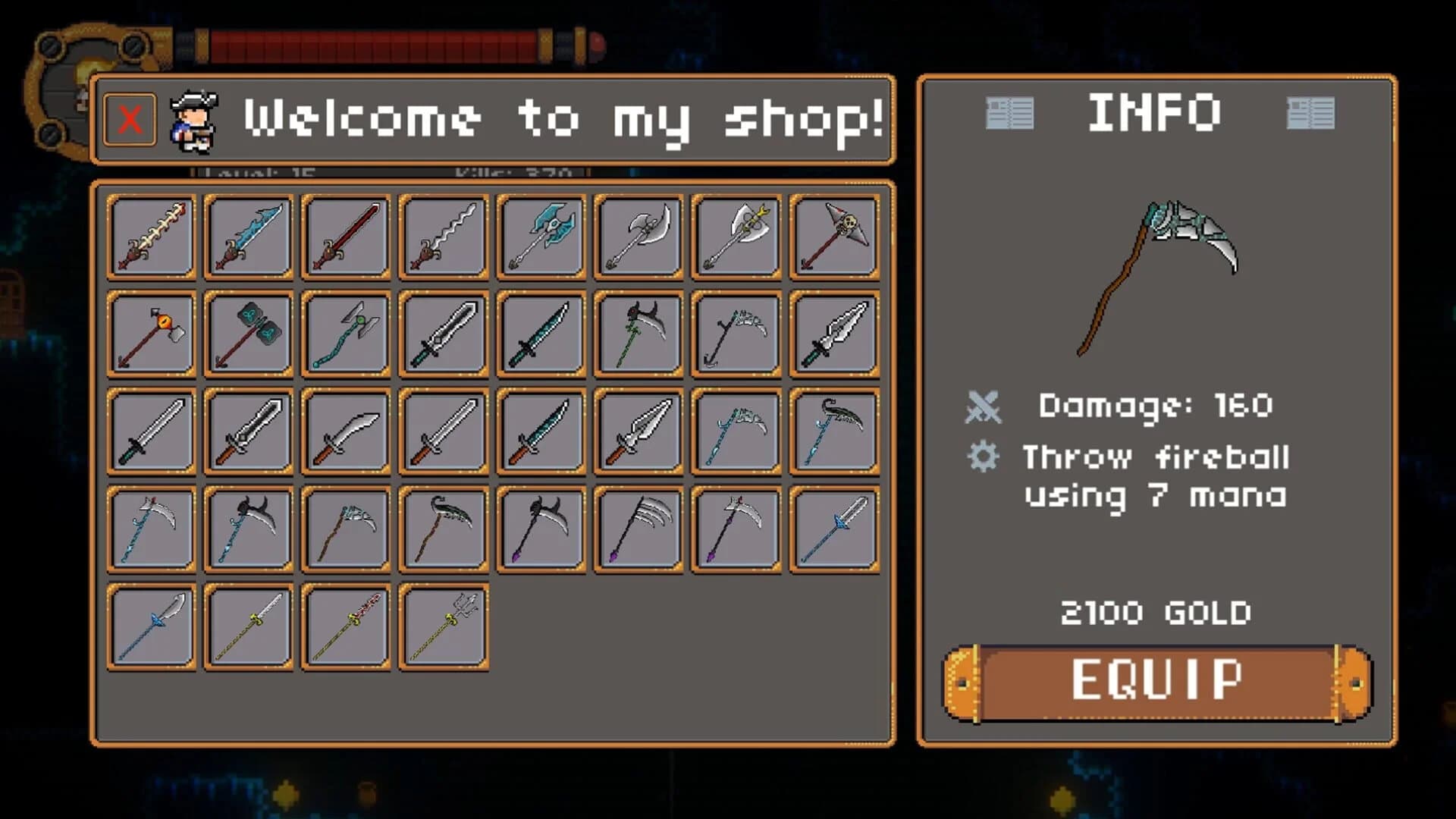Select the teal chain flail weapon
This screenshot has width=1456, height=819.
coord(345,334)
